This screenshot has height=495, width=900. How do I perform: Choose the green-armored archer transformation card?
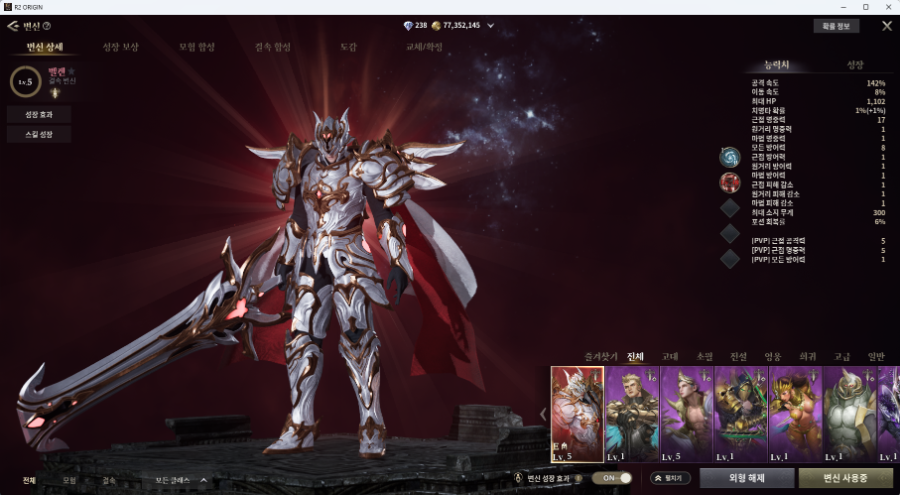[x=740, y=413]
